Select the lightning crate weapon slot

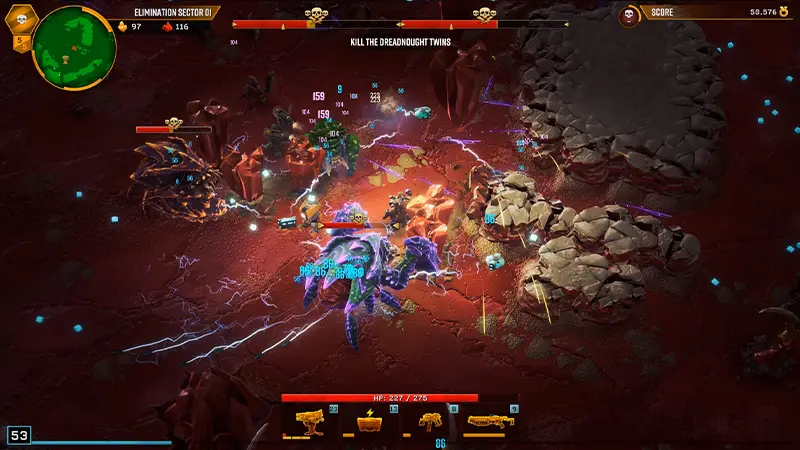coord(370,424)
